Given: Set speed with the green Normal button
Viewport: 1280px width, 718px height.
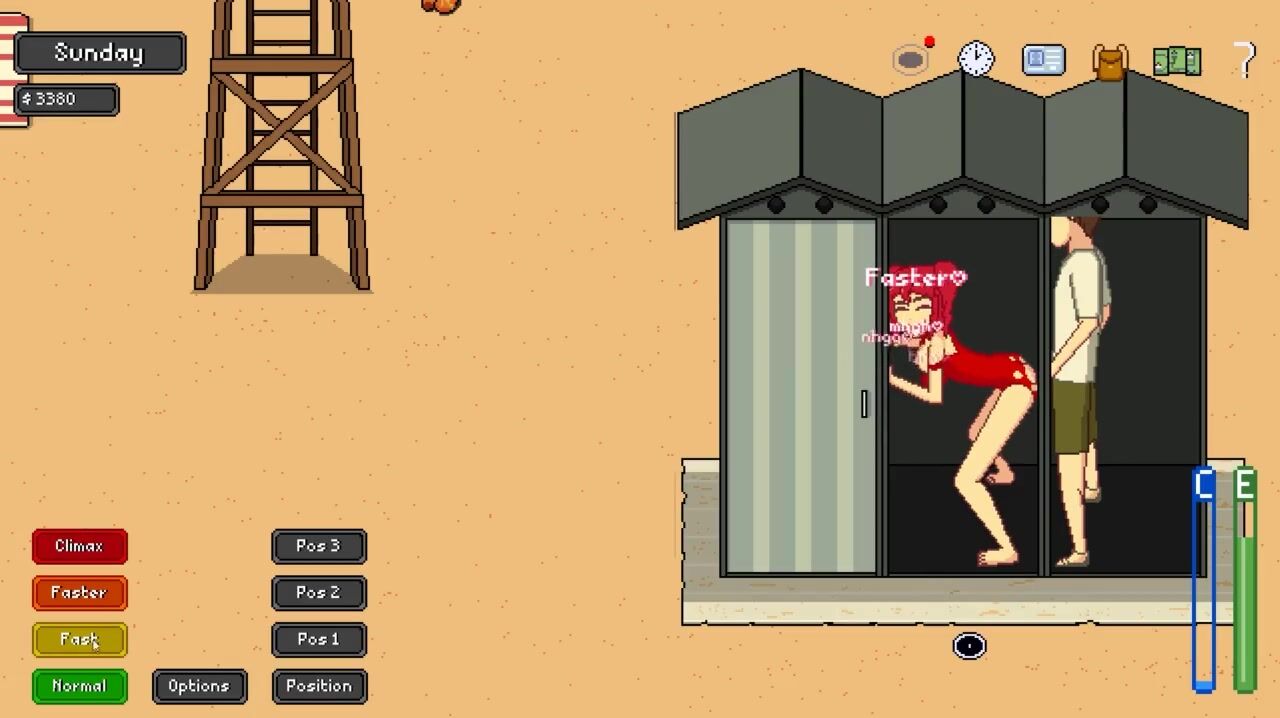Looking at the screenshot, I should pyautogui.click(x=79, y=686).
